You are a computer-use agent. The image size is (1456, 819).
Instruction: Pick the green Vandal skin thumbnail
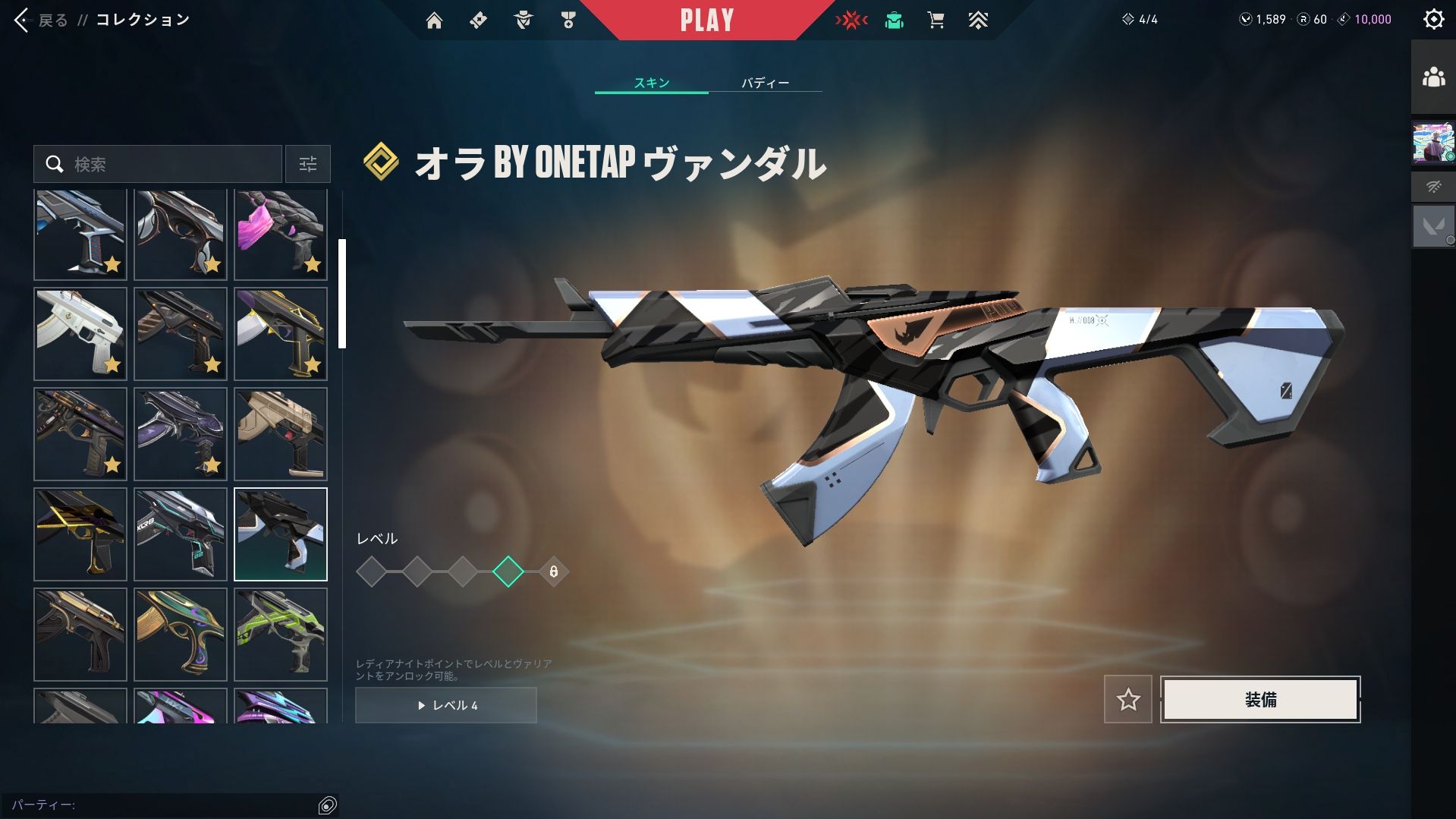(280, 635)
